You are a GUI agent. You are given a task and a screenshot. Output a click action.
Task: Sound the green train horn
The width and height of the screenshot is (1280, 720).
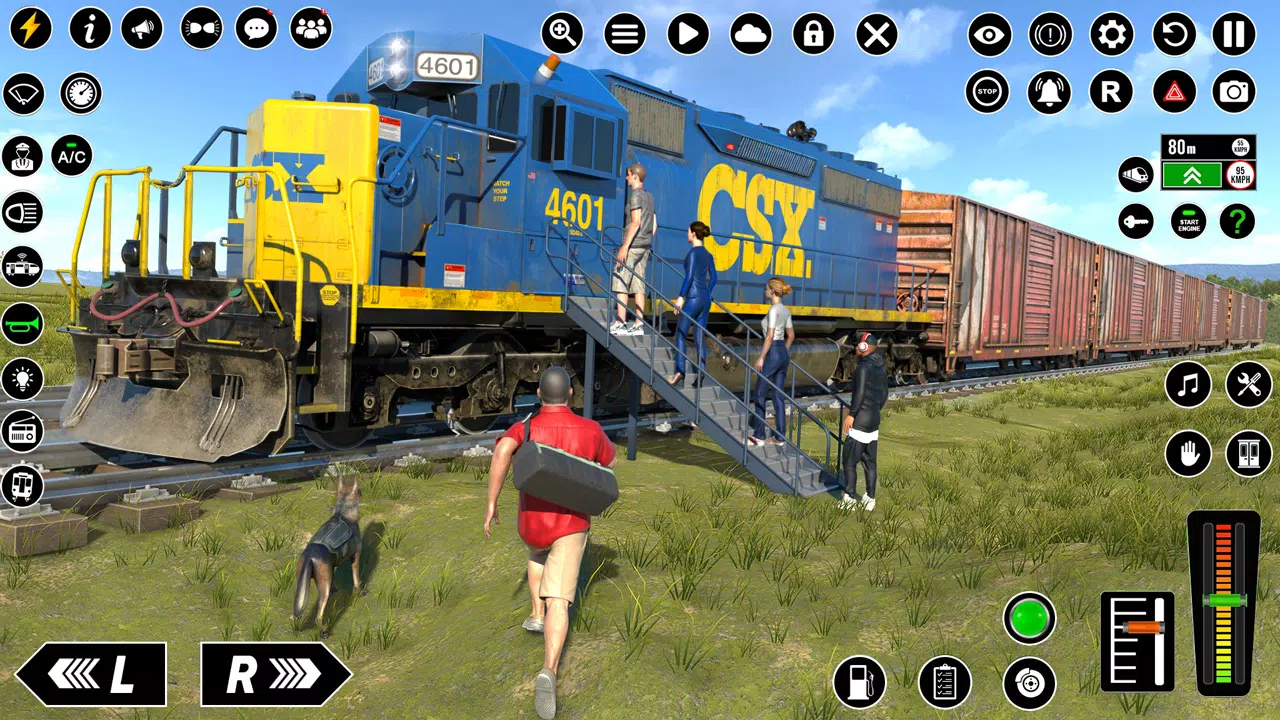(x=22, y=324)
